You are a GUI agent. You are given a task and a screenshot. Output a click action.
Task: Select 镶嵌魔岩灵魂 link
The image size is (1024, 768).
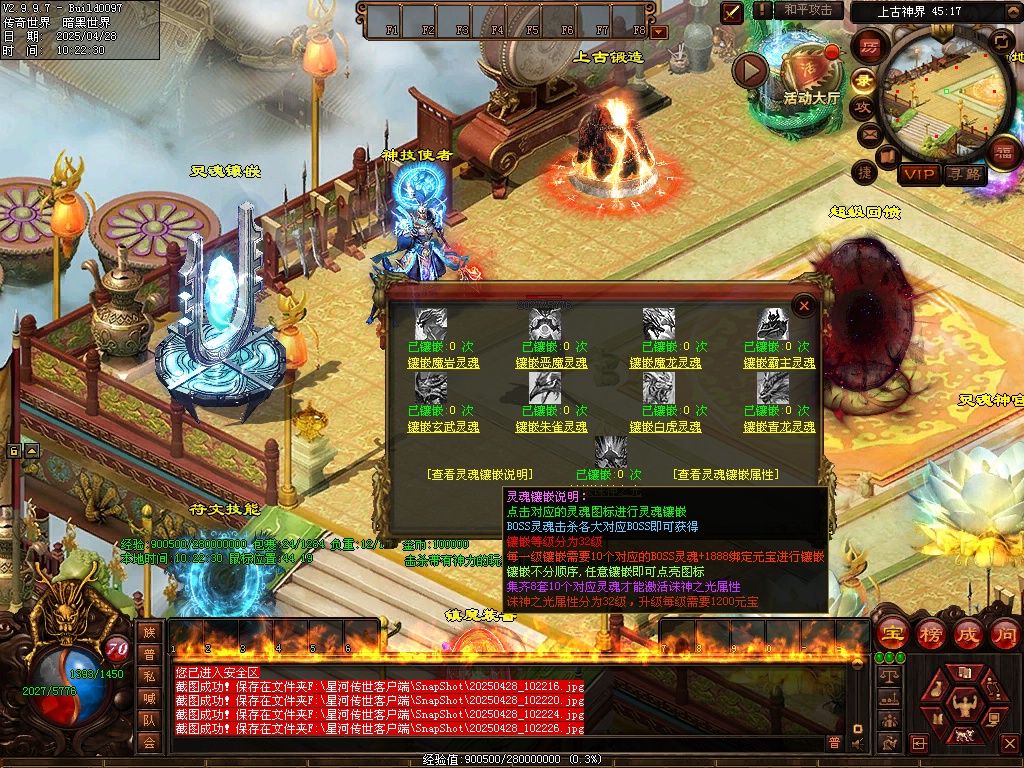click(x=443, y=363)
